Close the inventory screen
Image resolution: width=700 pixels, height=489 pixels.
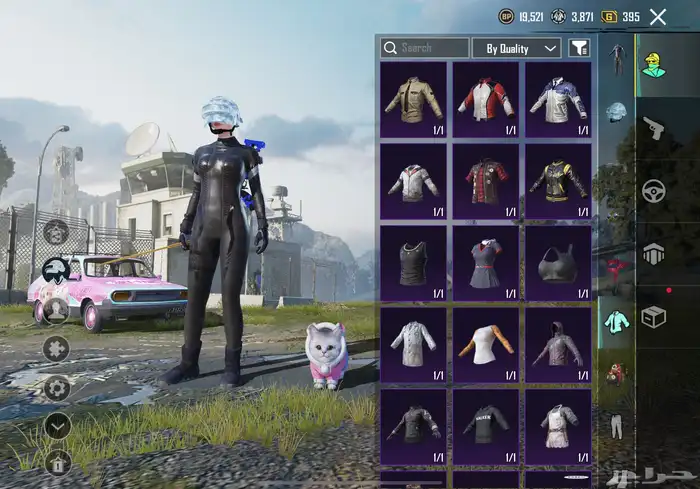pyautogui.click(x=658, y=16)
